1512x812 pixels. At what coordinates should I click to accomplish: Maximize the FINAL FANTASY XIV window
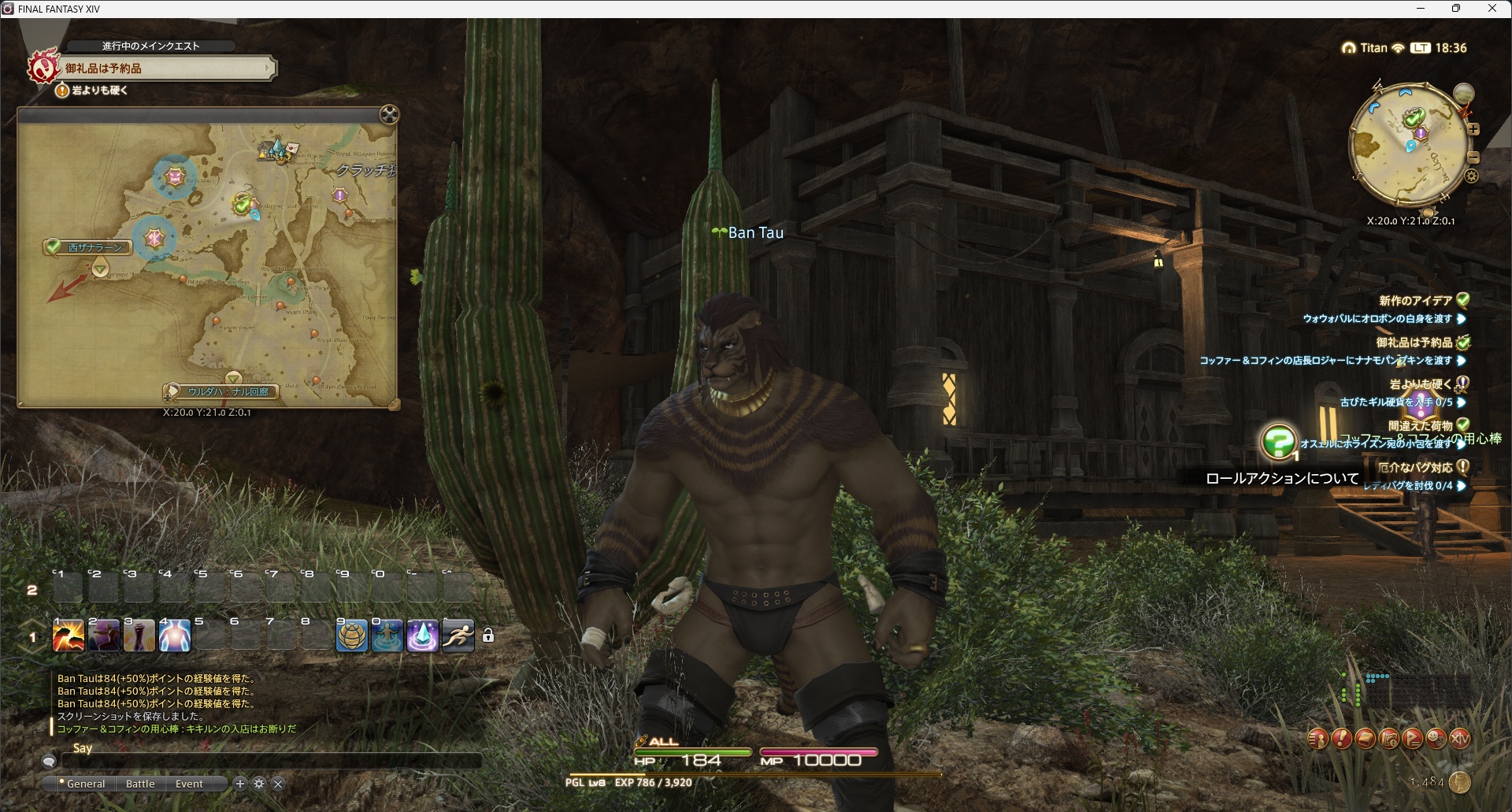pos(1456,9)
